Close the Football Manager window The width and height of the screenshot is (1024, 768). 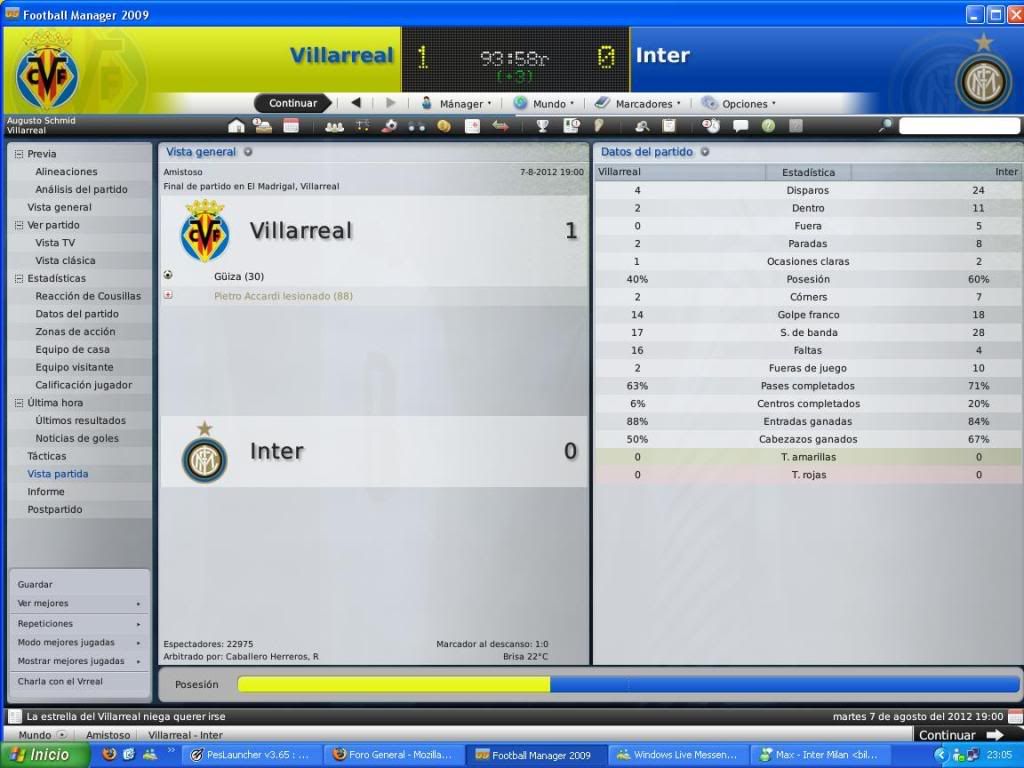pos(1014,14)
